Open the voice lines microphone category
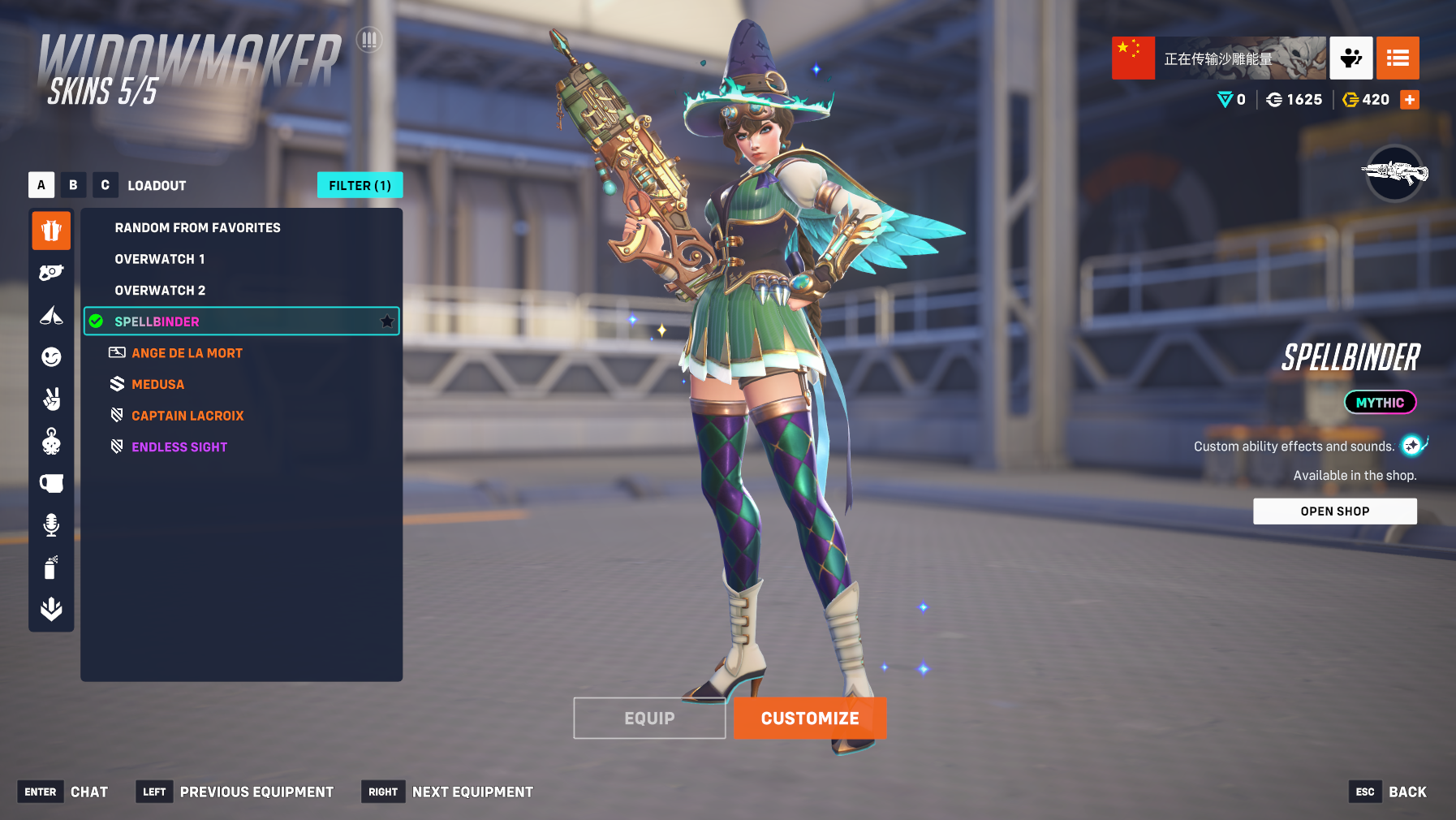The height and width of the screenshot is (820, 1456). click(x=51, y=525)
